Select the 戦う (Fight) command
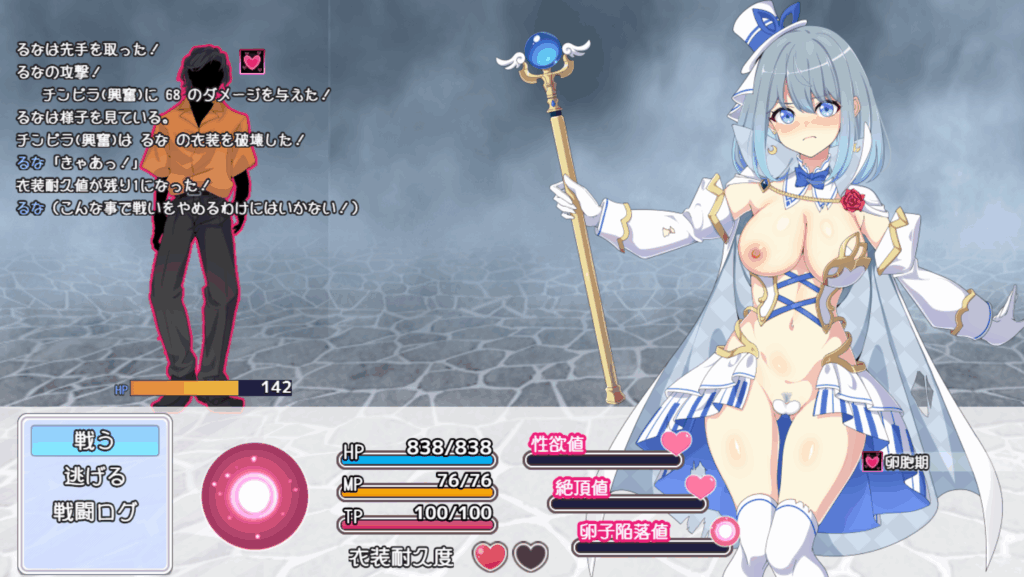 pos(95,440)
